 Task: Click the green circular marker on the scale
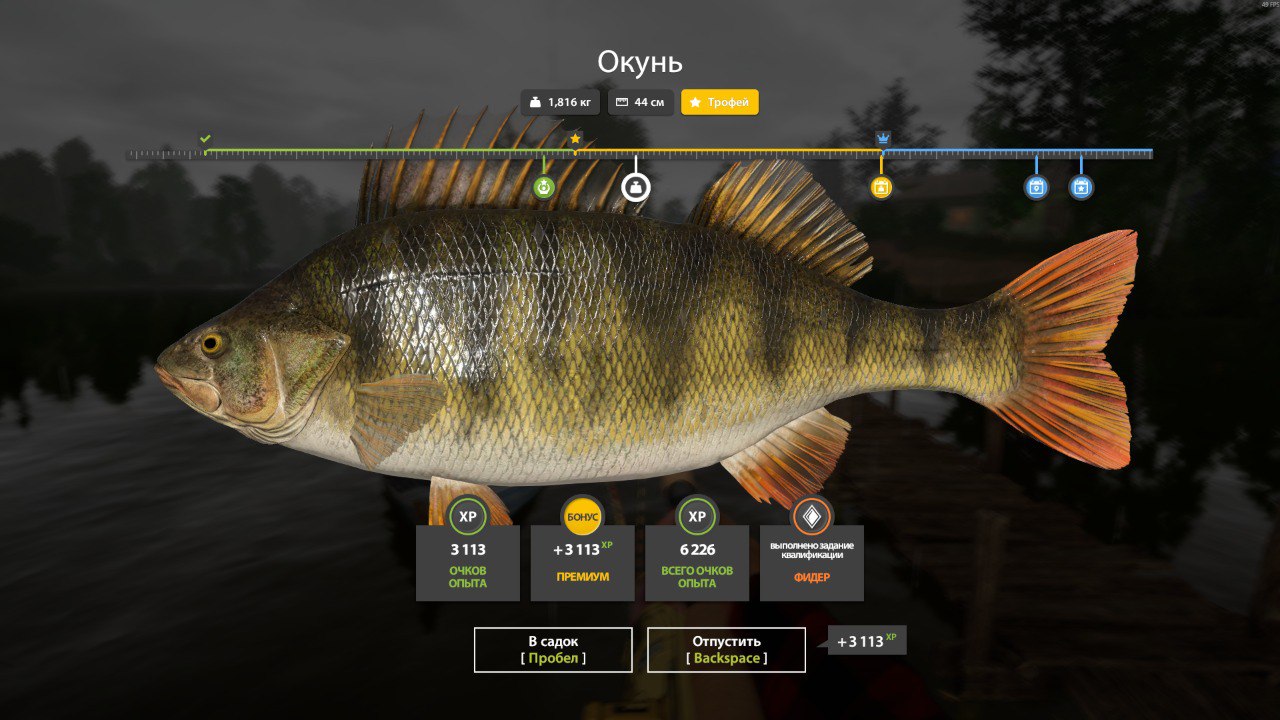point(544,187)
